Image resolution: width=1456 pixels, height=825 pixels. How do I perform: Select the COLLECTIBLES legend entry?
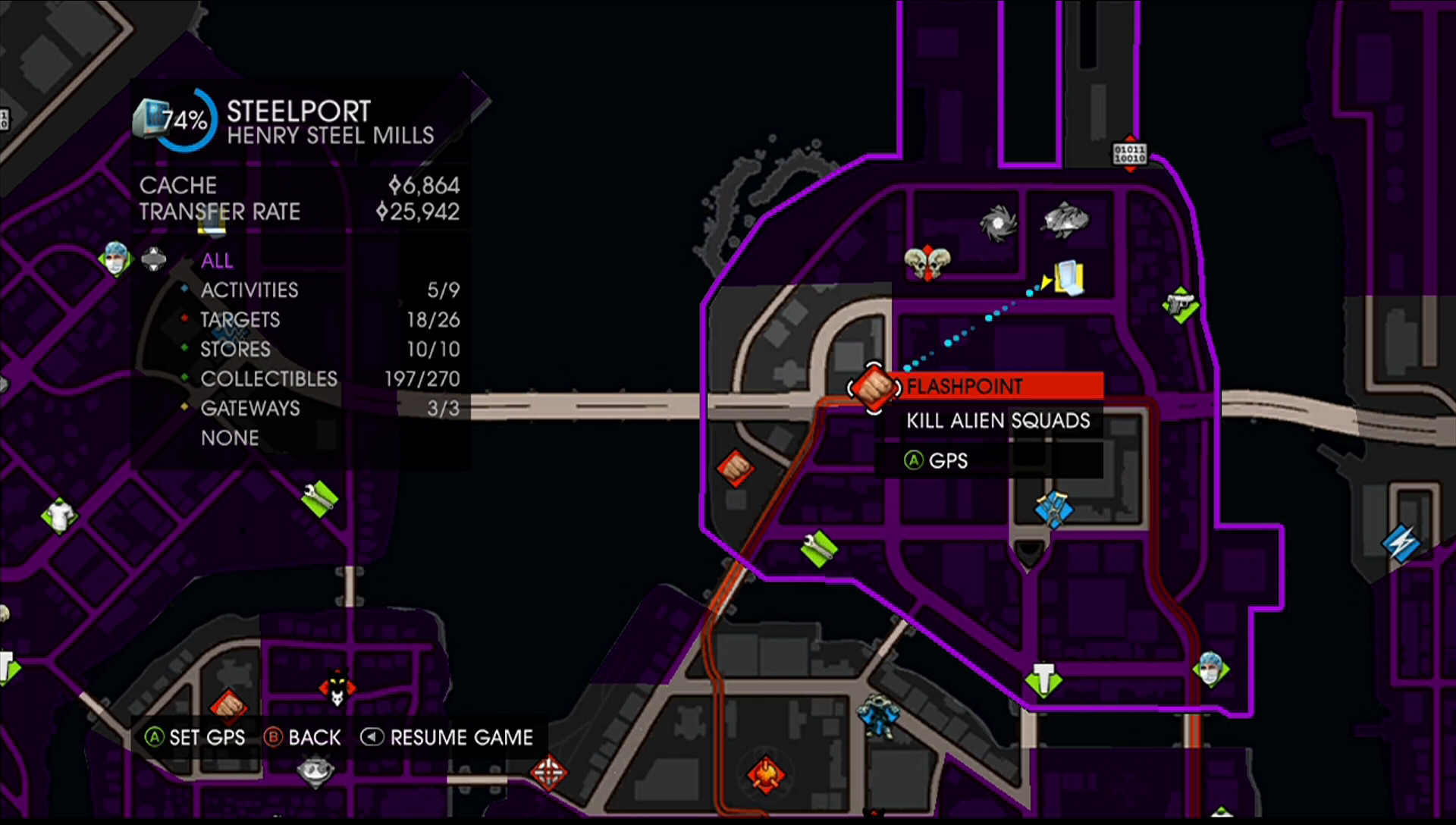click(x=269, y=379)
